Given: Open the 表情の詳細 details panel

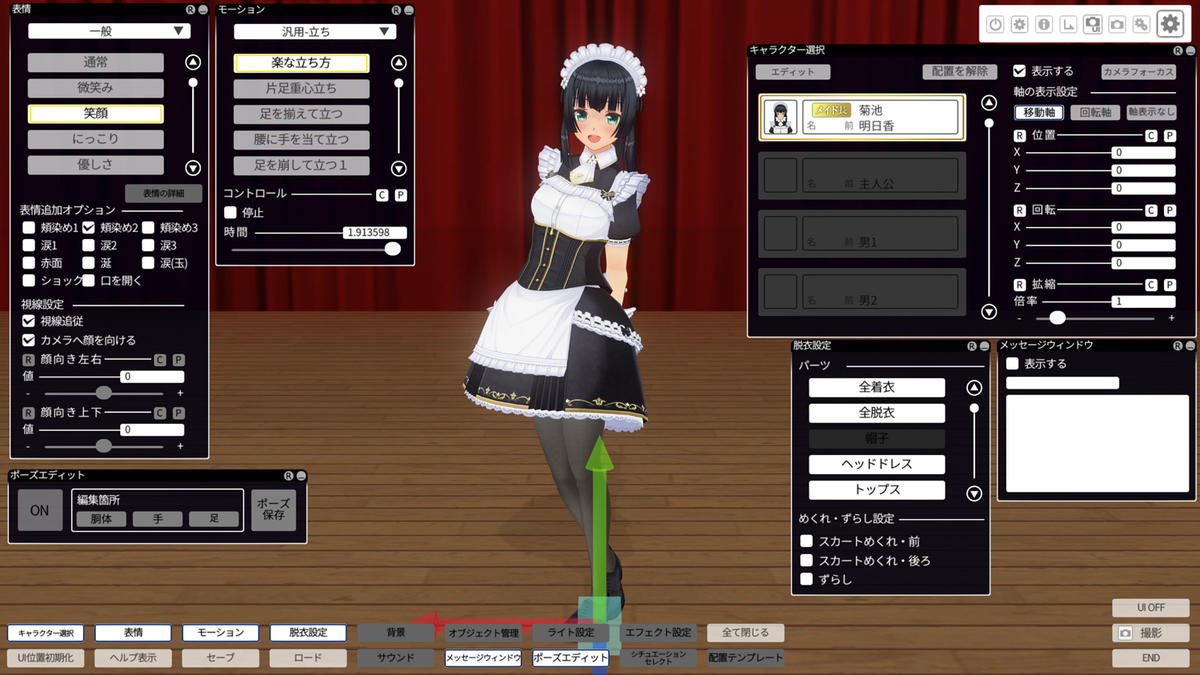Looking at the screenshot, I should [163, 193].
